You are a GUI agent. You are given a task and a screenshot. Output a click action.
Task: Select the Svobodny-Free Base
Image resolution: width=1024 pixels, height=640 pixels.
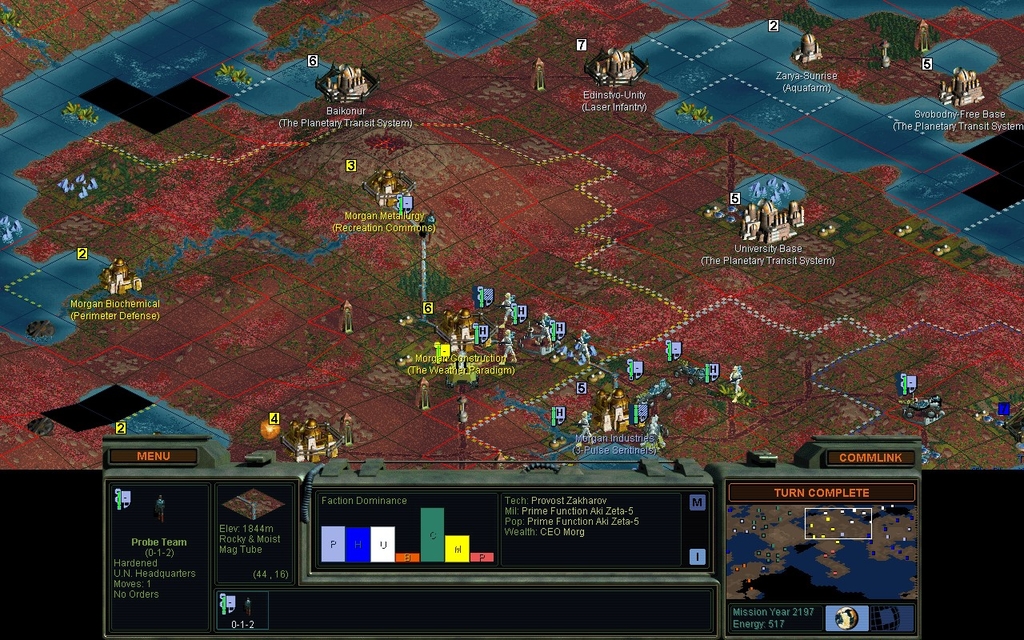960,87
